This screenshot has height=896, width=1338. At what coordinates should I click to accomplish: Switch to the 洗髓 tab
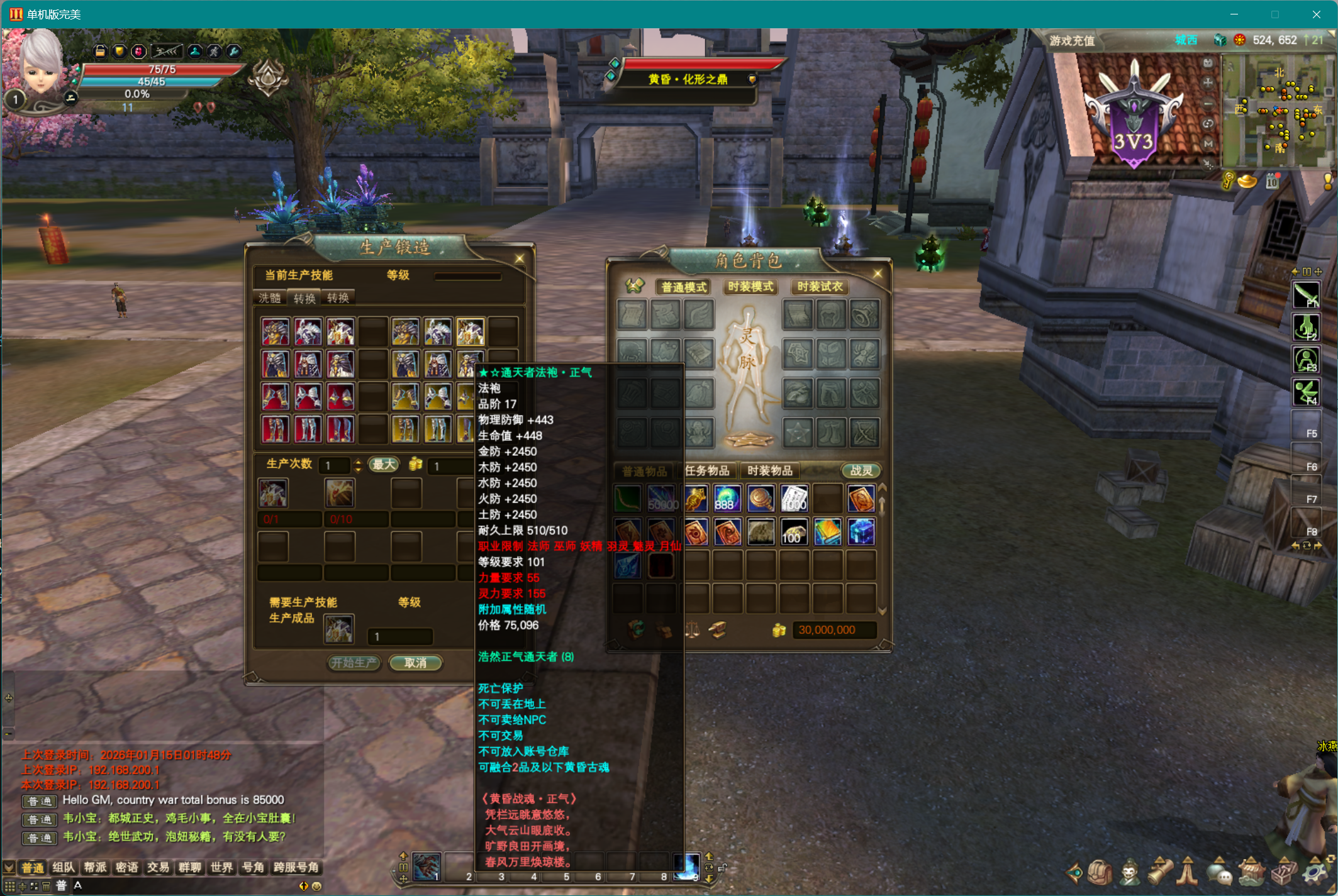tap(270, 298)
